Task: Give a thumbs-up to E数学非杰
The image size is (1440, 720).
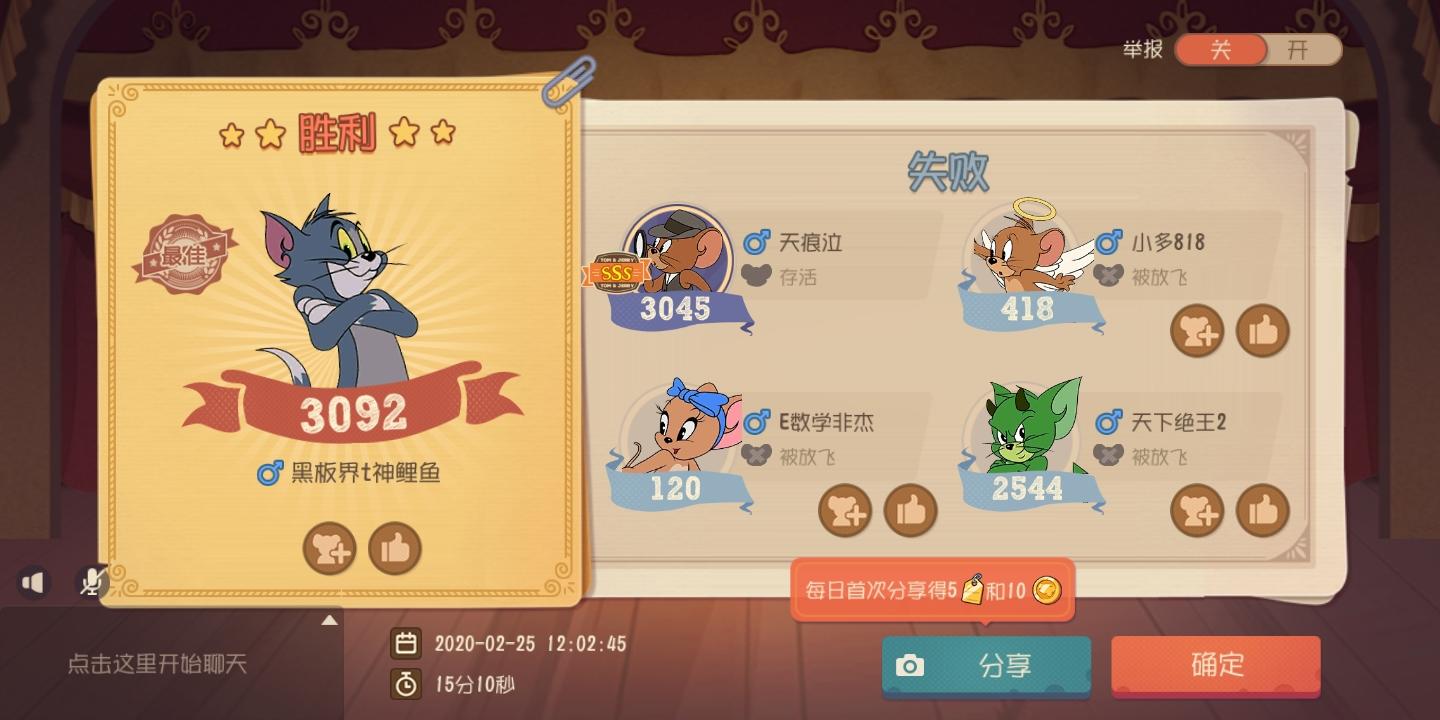Action: (x=911, y=510)
